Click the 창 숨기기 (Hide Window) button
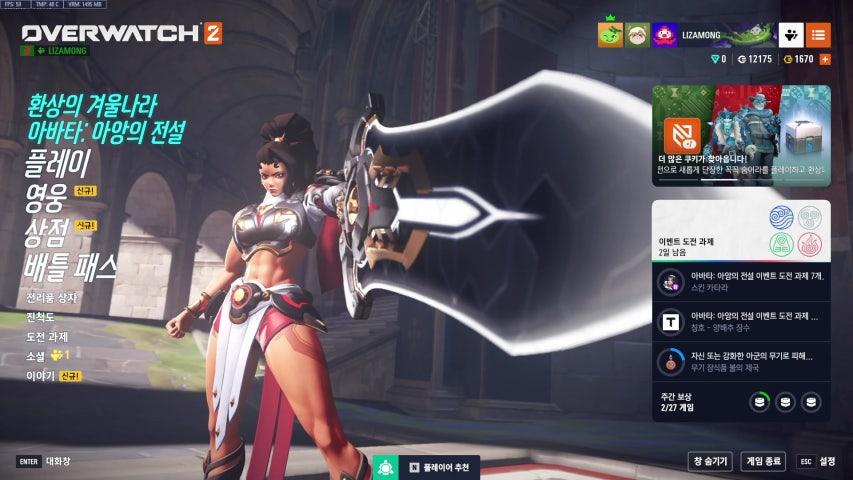The height and width of the screenshot is (480, 853). [x=709, y=461]
